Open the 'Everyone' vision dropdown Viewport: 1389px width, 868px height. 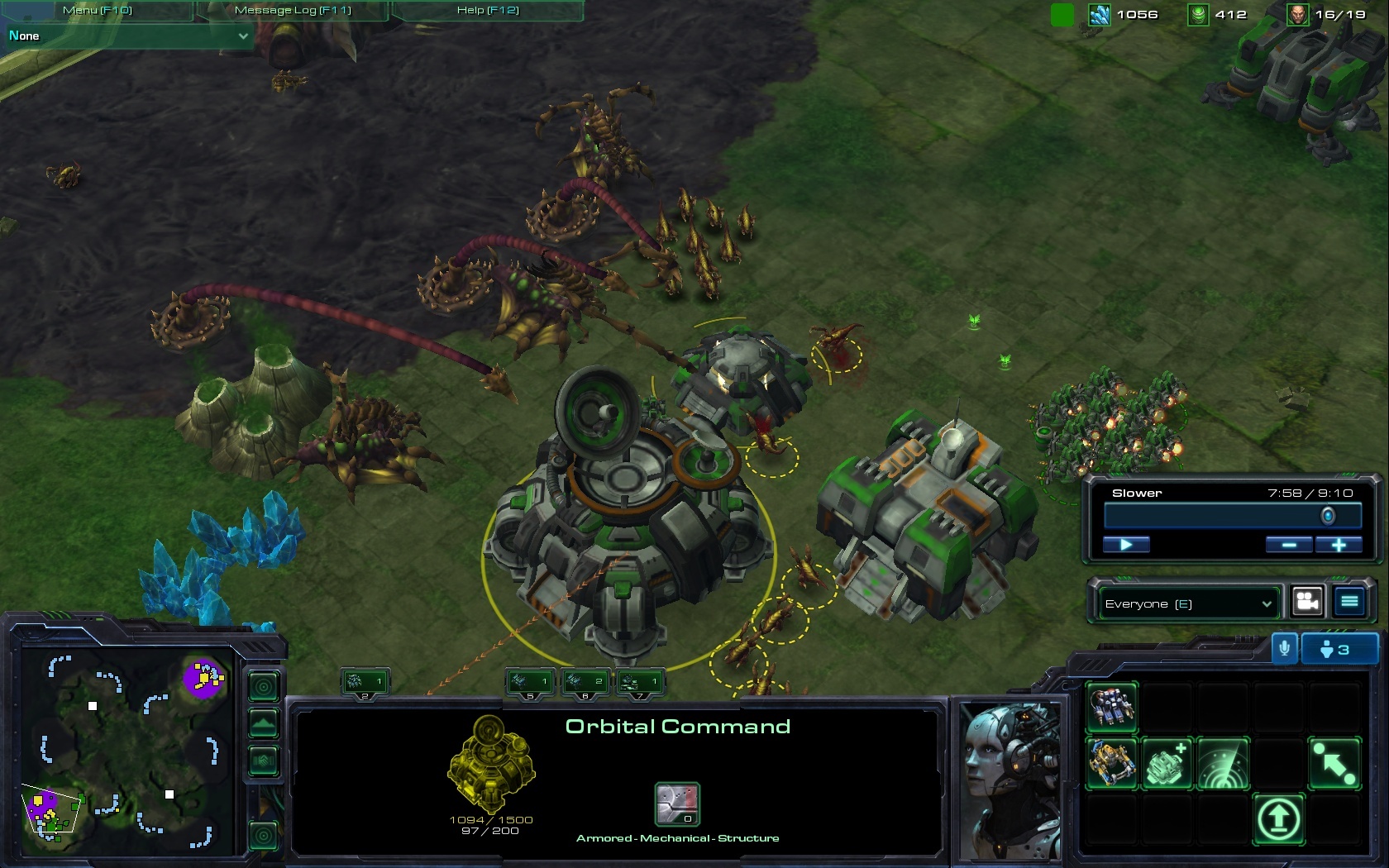click(1187, 603)
